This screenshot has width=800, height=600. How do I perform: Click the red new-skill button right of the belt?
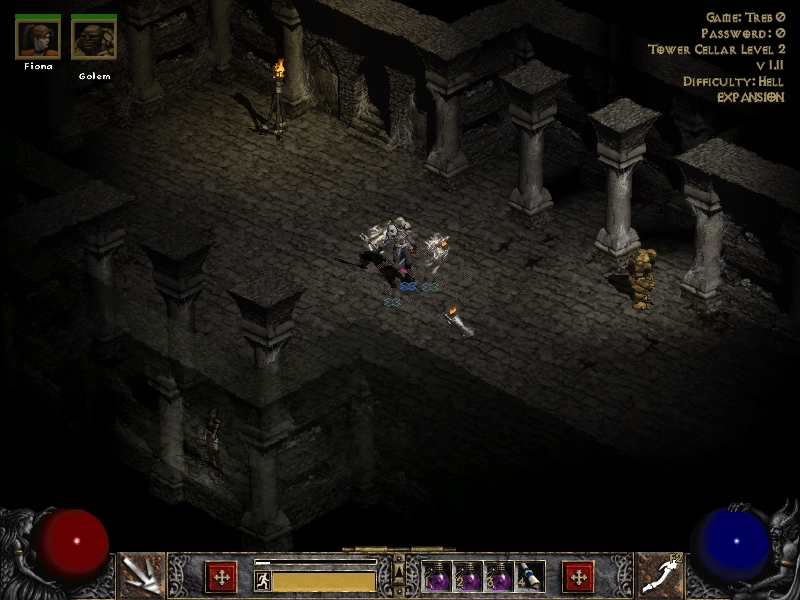(578, 577)
